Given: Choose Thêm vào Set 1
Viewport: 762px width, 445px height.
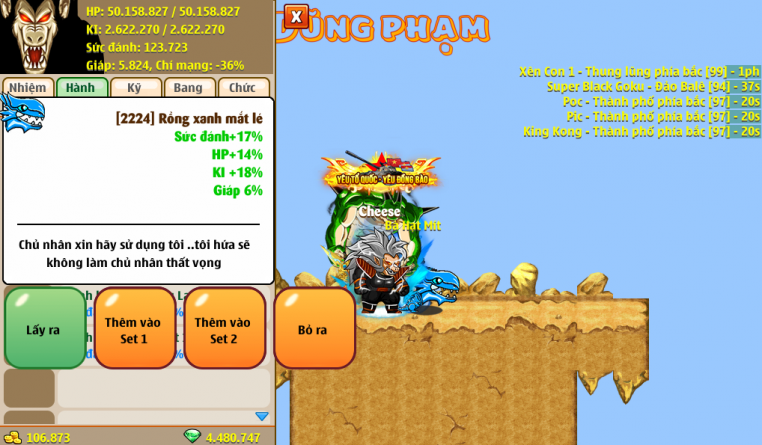Looking at the screenshot, I should click(x=134, y=329).
